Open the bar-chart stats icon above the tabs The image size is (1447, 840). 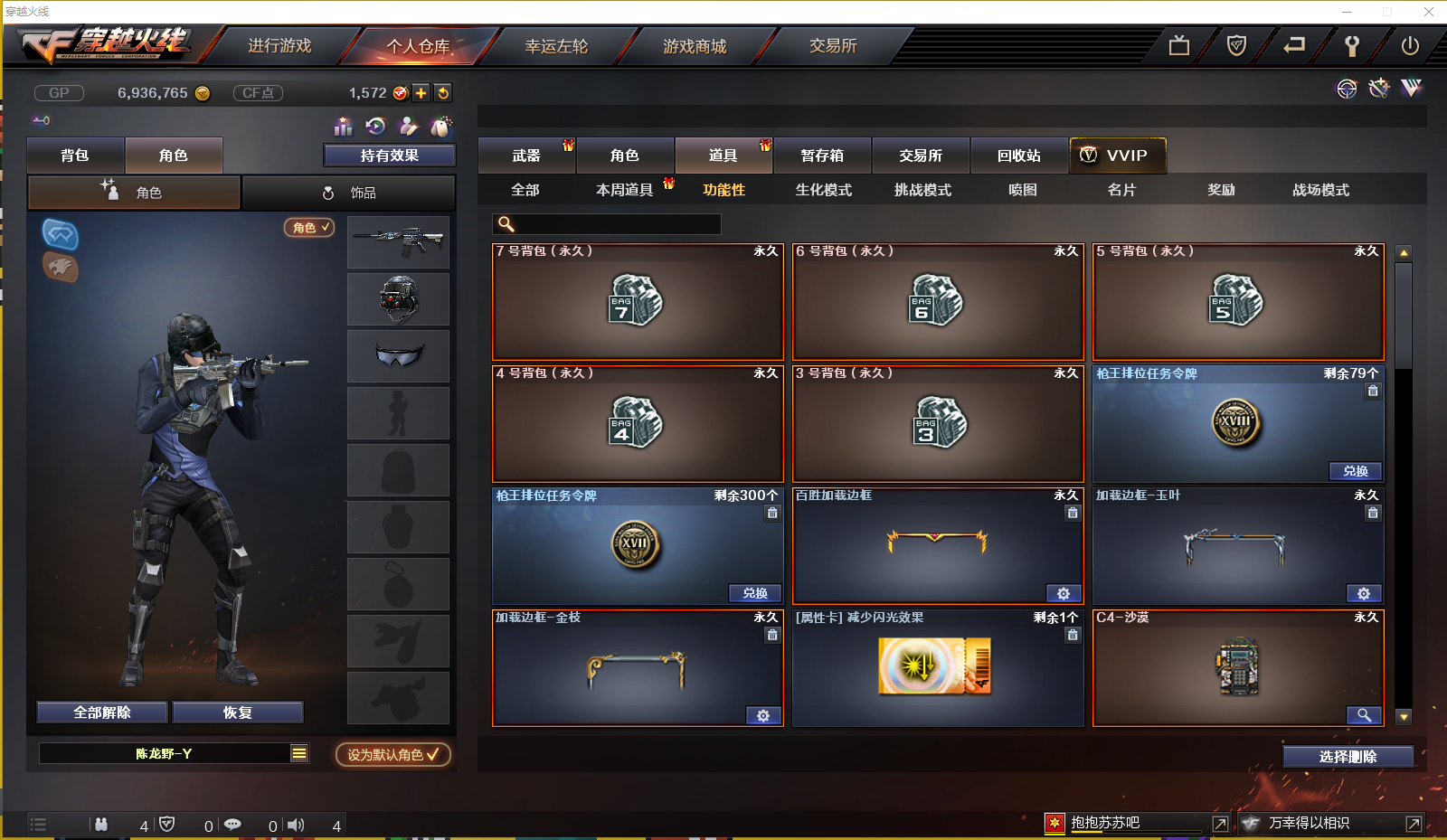pyautogui.click(x=344, y=127)
